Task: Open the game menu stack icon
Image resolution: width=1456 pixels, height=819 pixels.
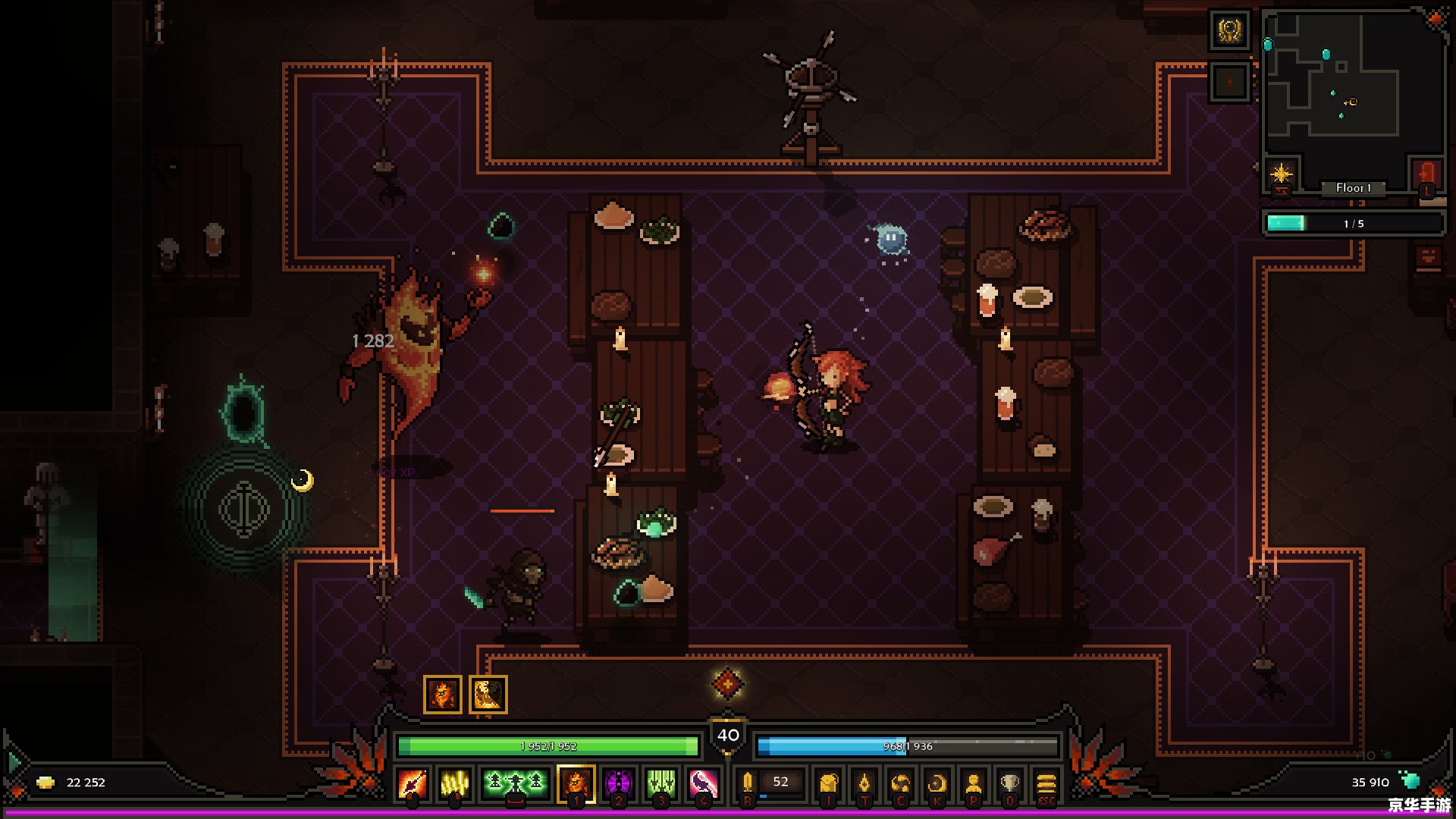Action: [x=1046, y=783]
